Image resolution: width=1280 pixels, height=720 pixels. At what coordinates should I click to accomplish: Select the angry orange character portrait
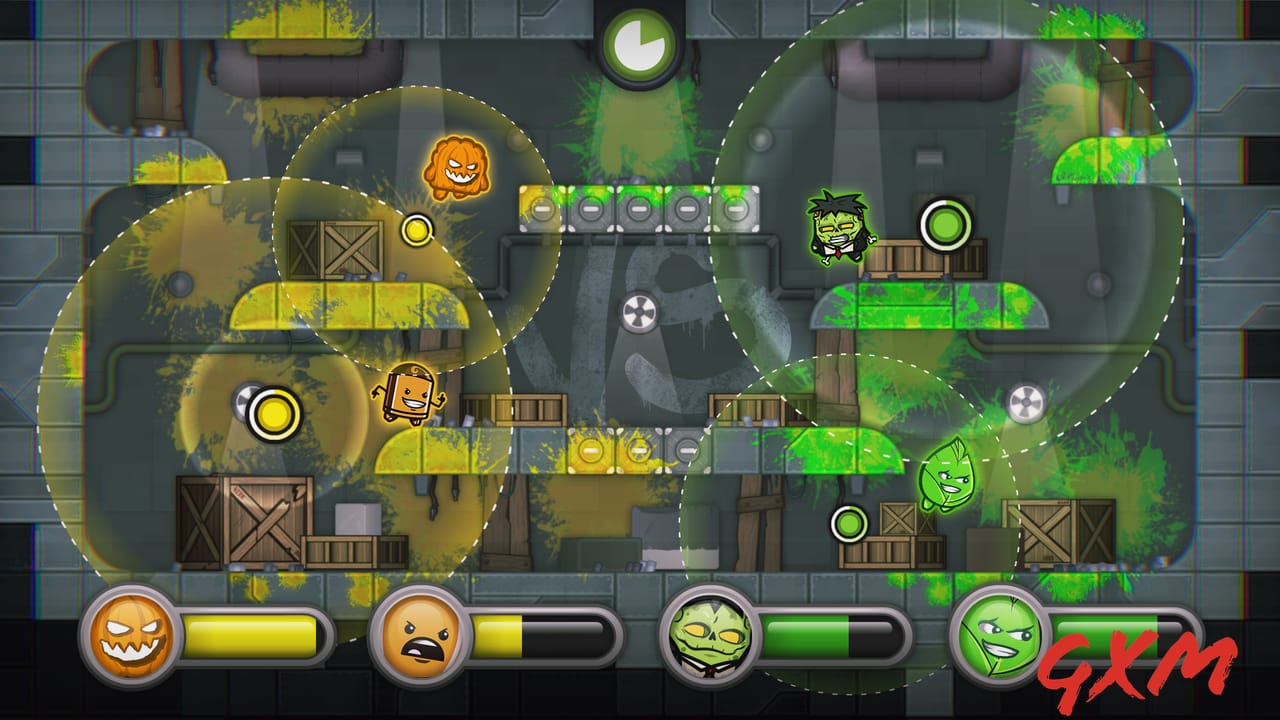[x=419, y=639]
